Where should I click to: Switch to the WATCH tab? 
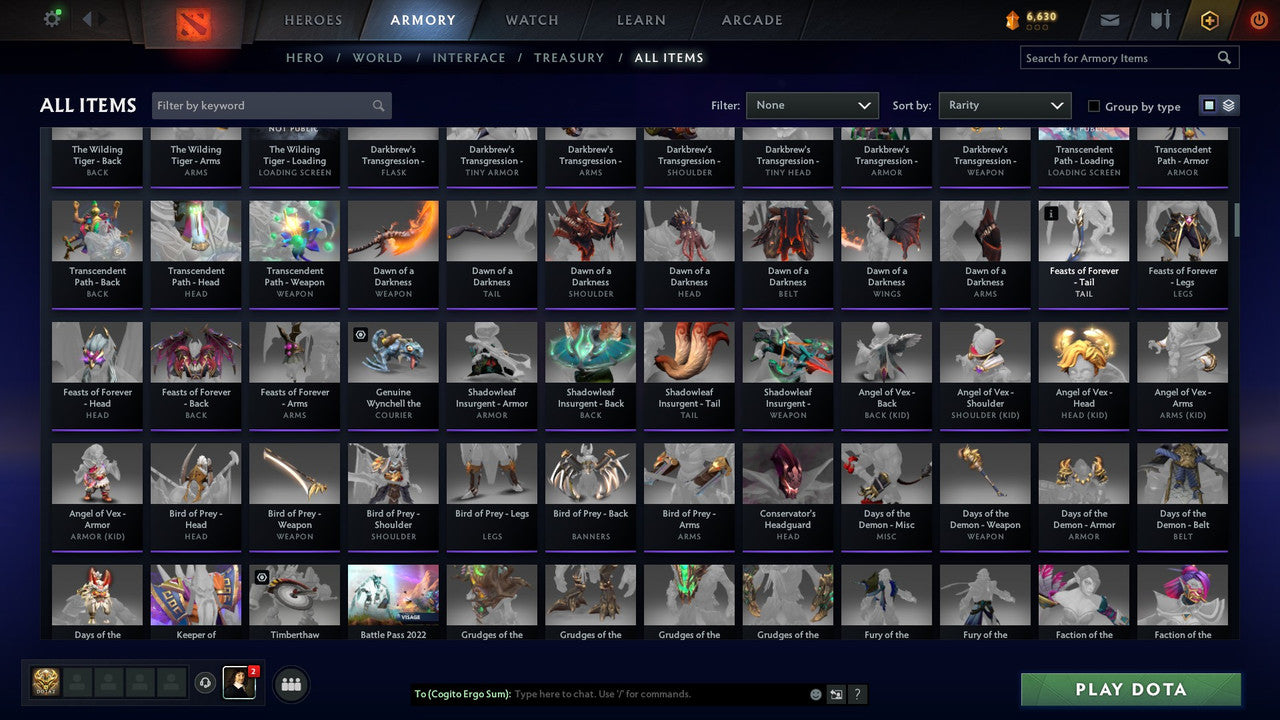point(531,20)
